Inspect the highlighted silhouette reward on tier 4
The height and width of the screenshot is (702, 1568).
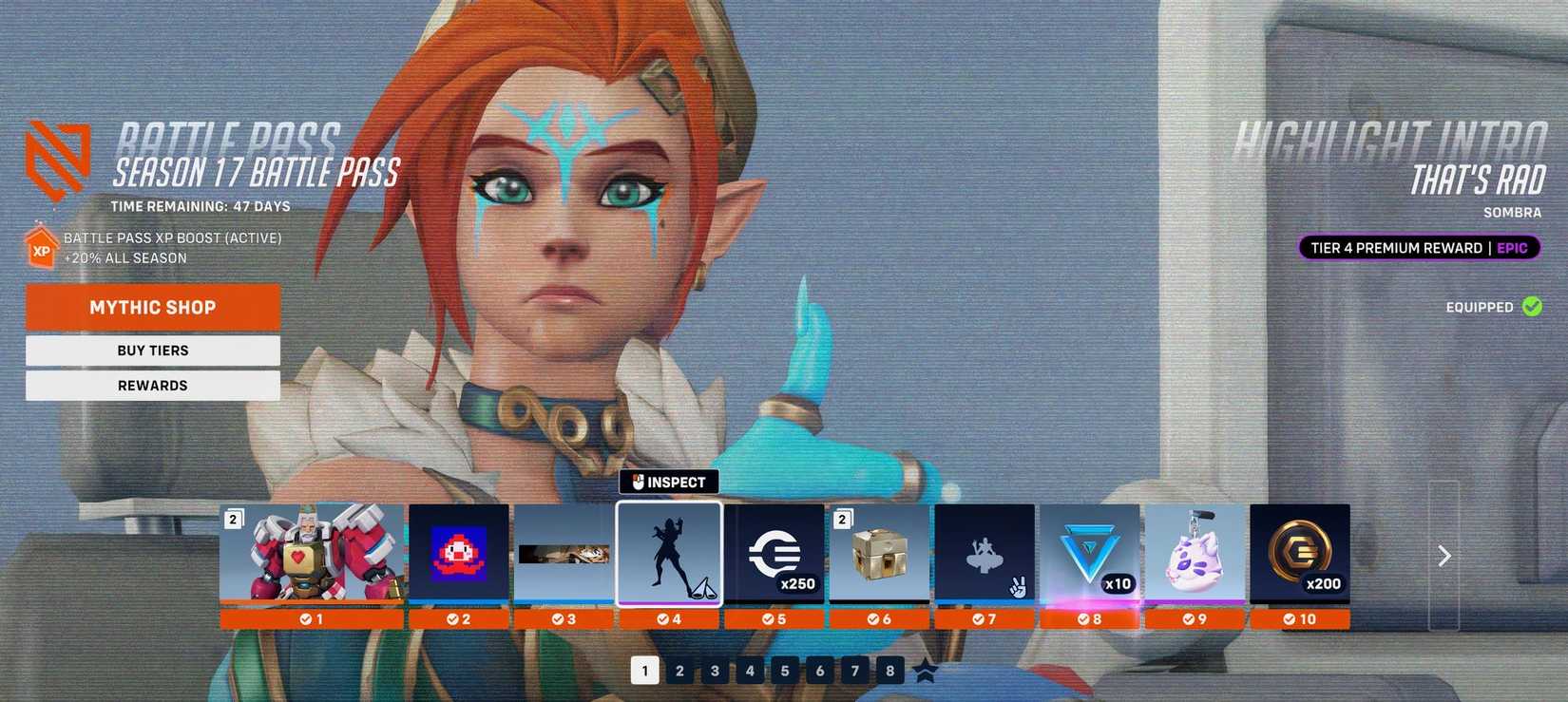670,554
